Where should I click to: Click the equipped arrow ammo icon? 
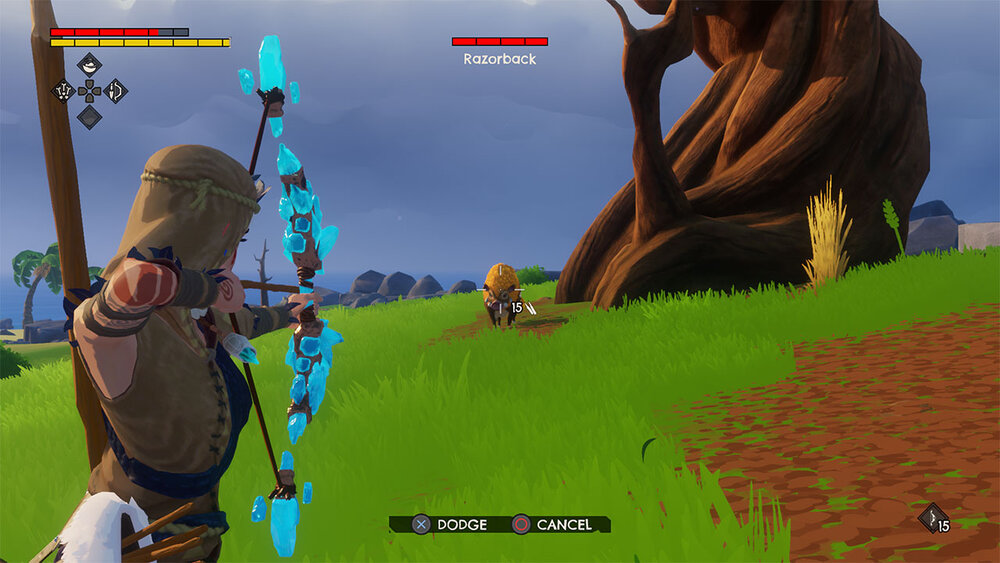point(932,516)
